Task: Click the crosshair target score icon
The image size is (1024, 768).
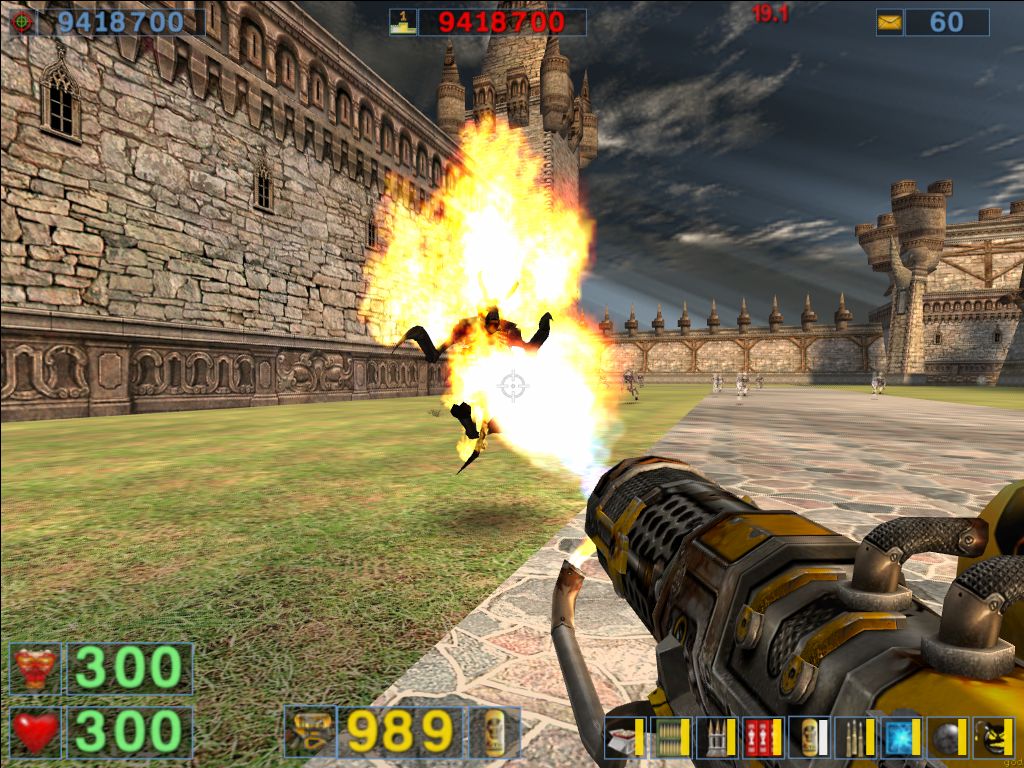Action: [x=22, y=22]
